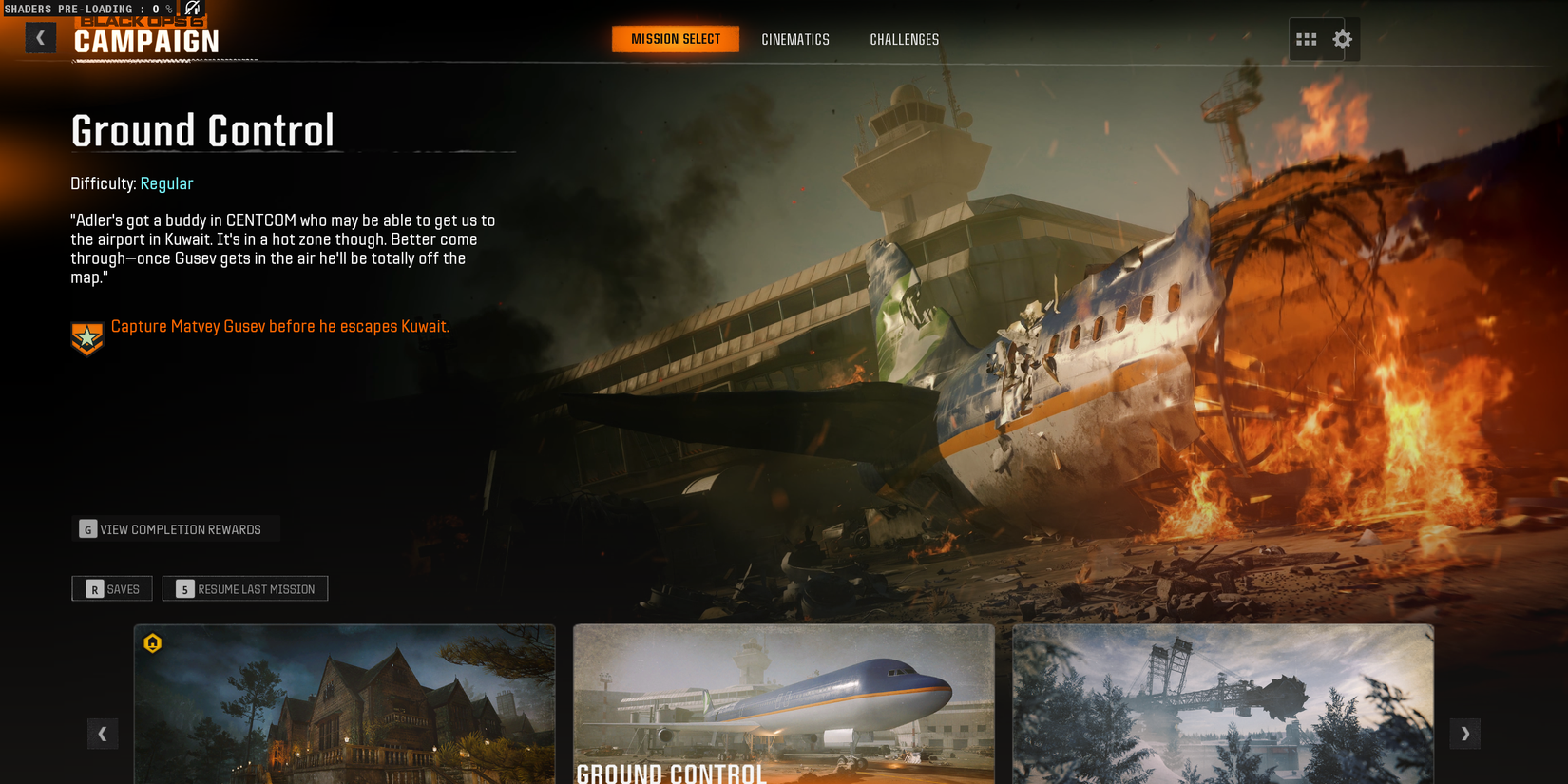Image resolution: width=1568 pixels, height=784 pixels.
Task: Click the R key prompt icon
Action: (x=93, y=589)
